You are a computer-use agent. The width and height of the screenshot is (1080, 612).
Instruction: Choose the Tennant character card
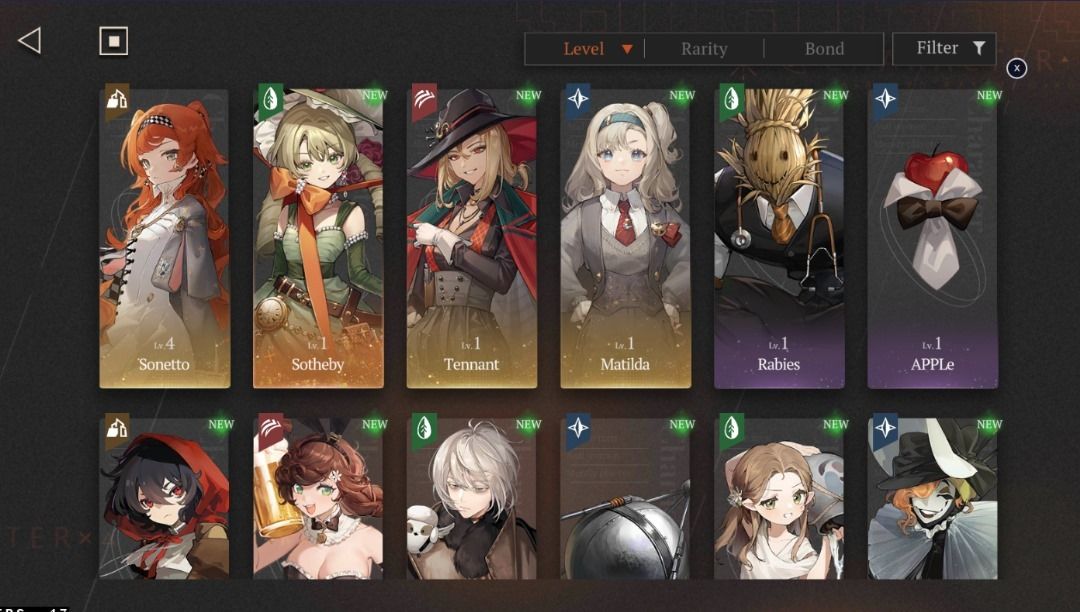472,238
